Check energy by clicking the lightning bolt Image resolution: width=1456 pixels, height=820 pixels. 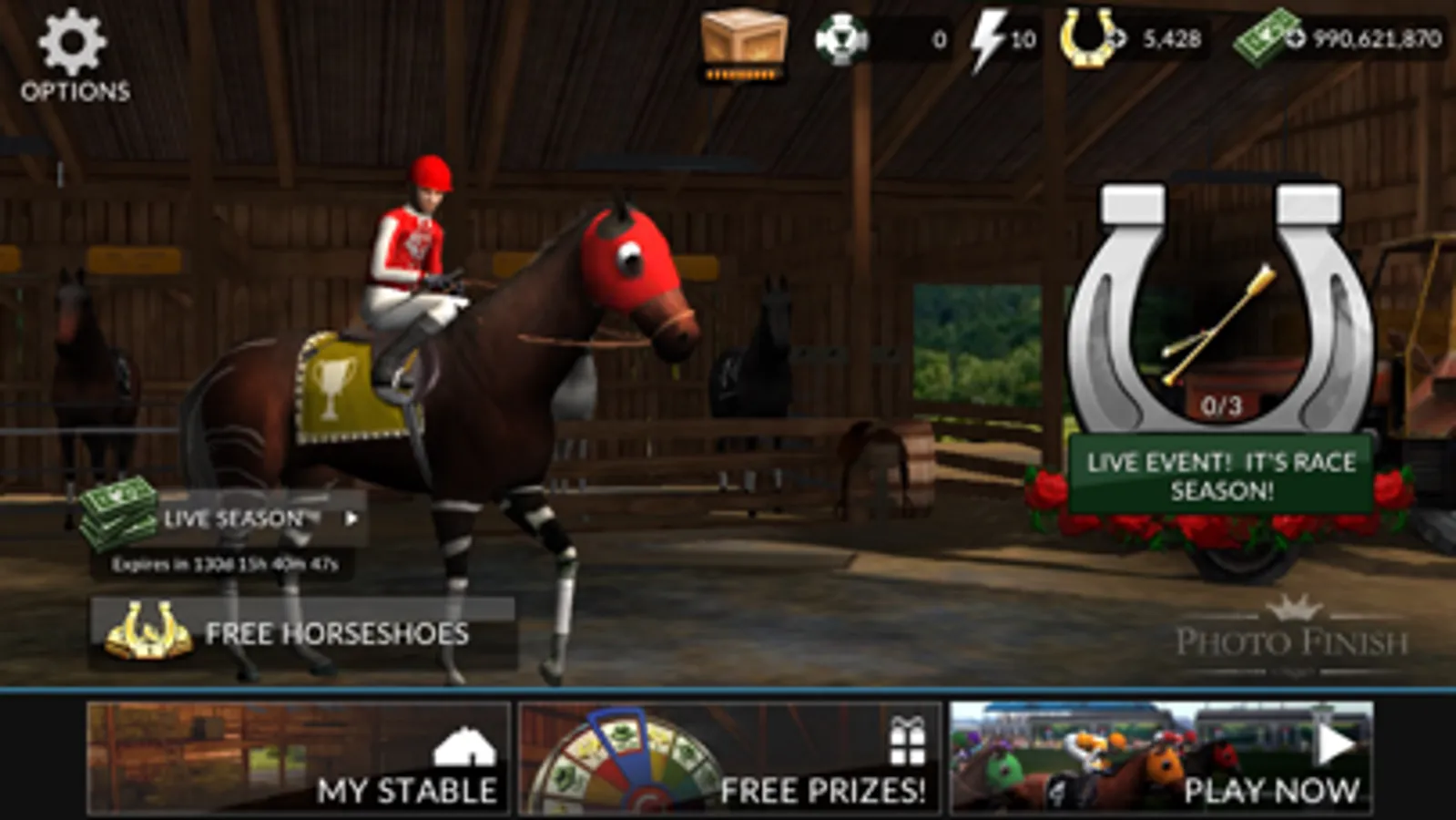(x=990, y=38)
